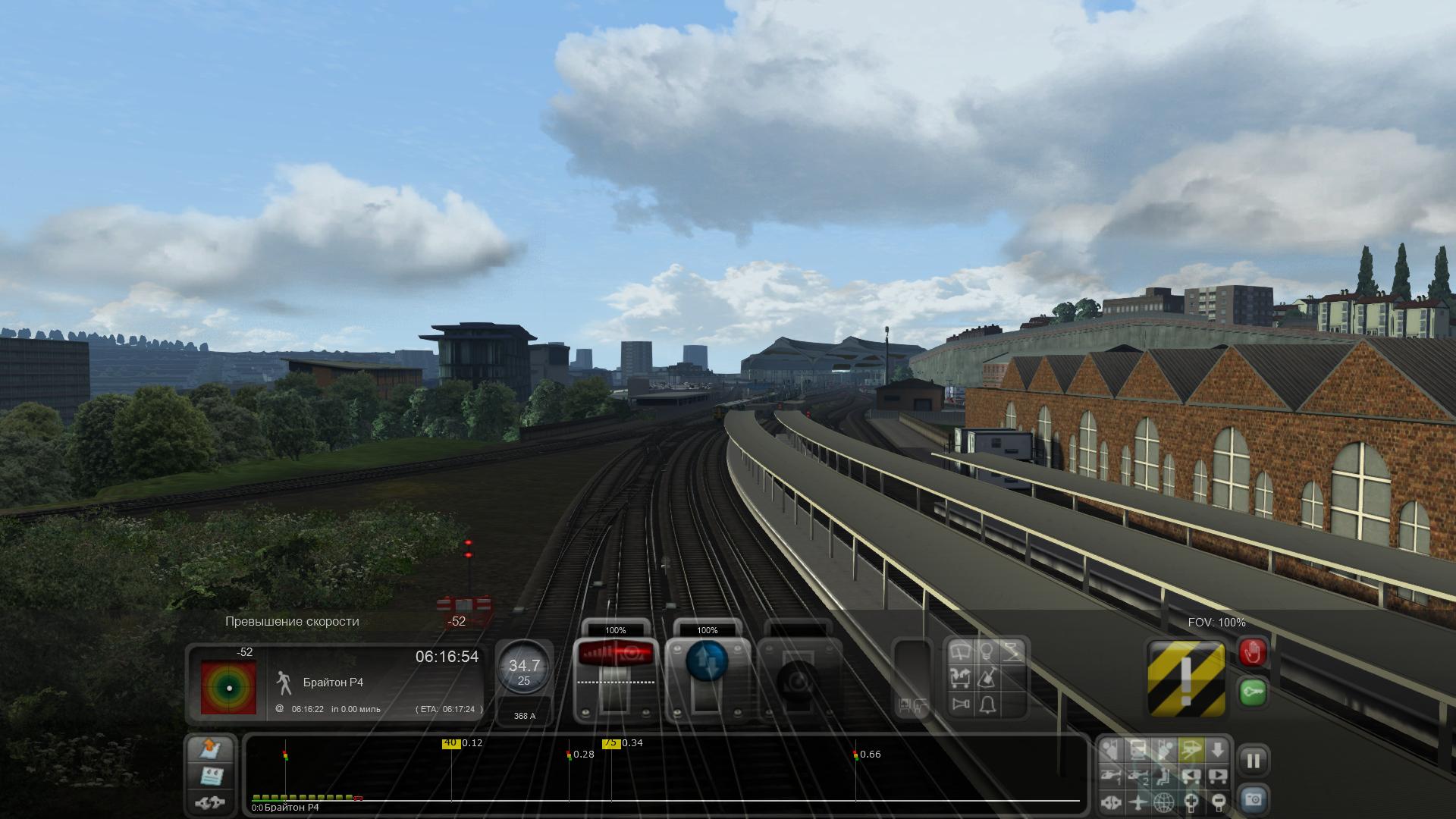Open the globe 2D map view

1164,802
